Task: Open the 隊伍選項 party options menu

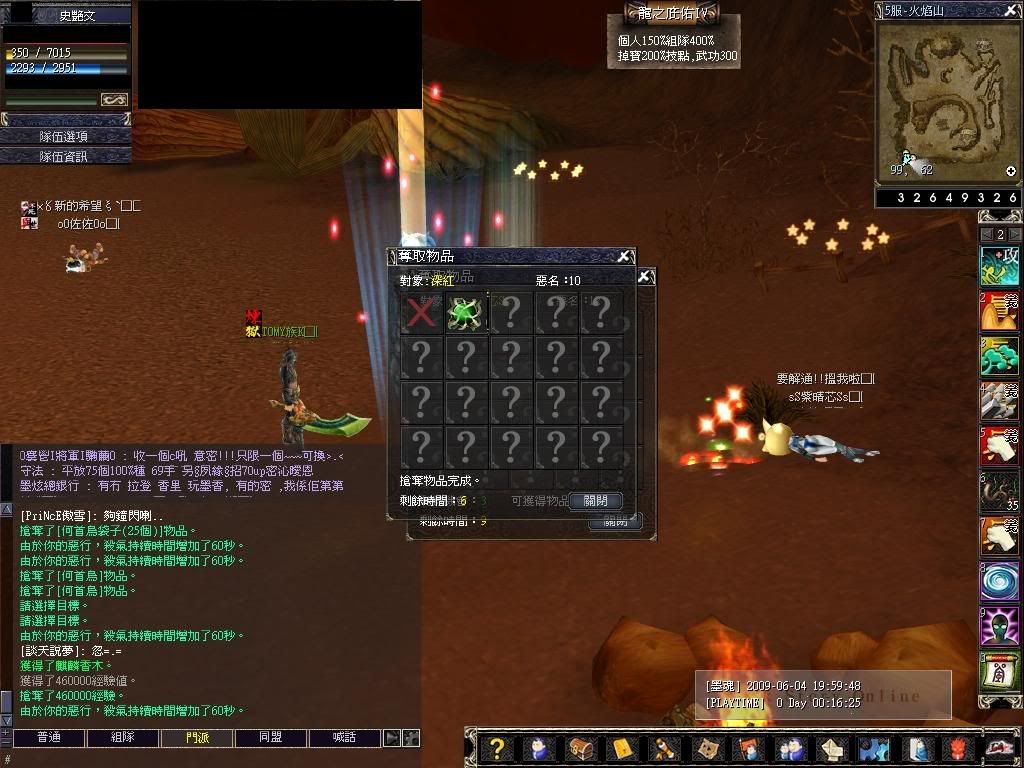Action: coord(65,136)
